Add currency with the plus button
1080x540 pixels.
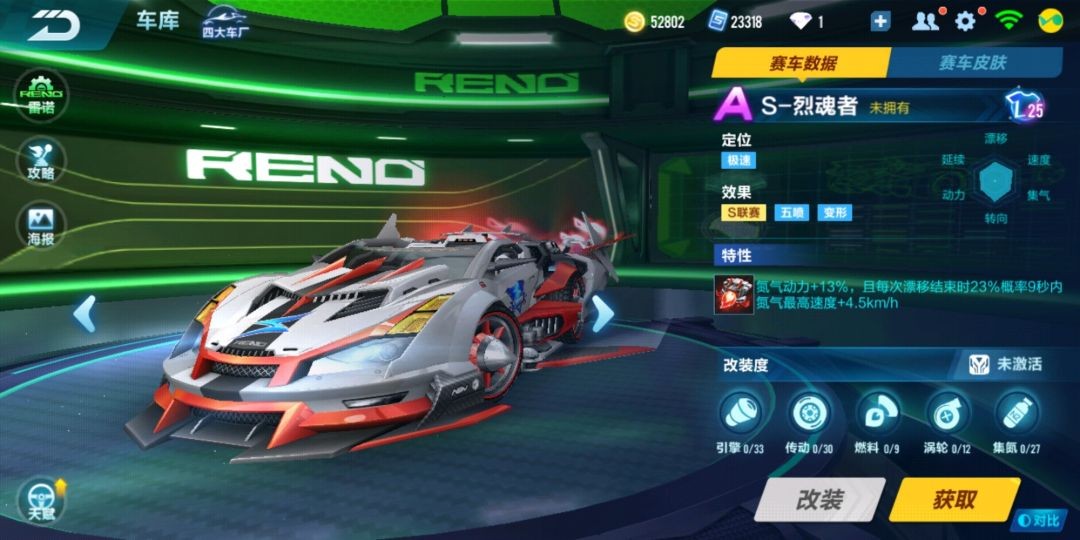pos(880,22)
